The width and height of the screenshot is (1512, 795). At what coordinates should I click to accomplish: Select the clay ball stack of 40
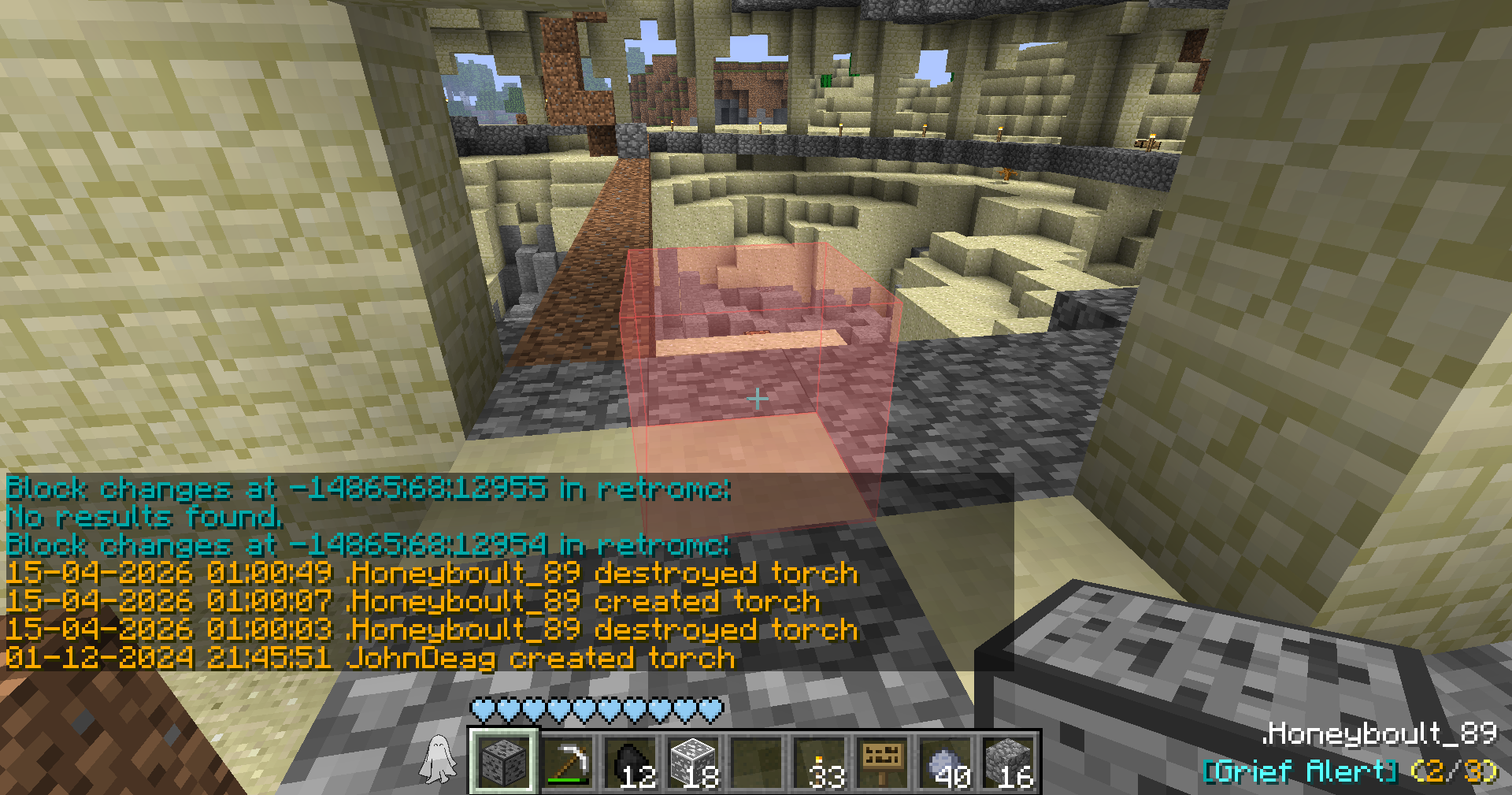(945, 761)
